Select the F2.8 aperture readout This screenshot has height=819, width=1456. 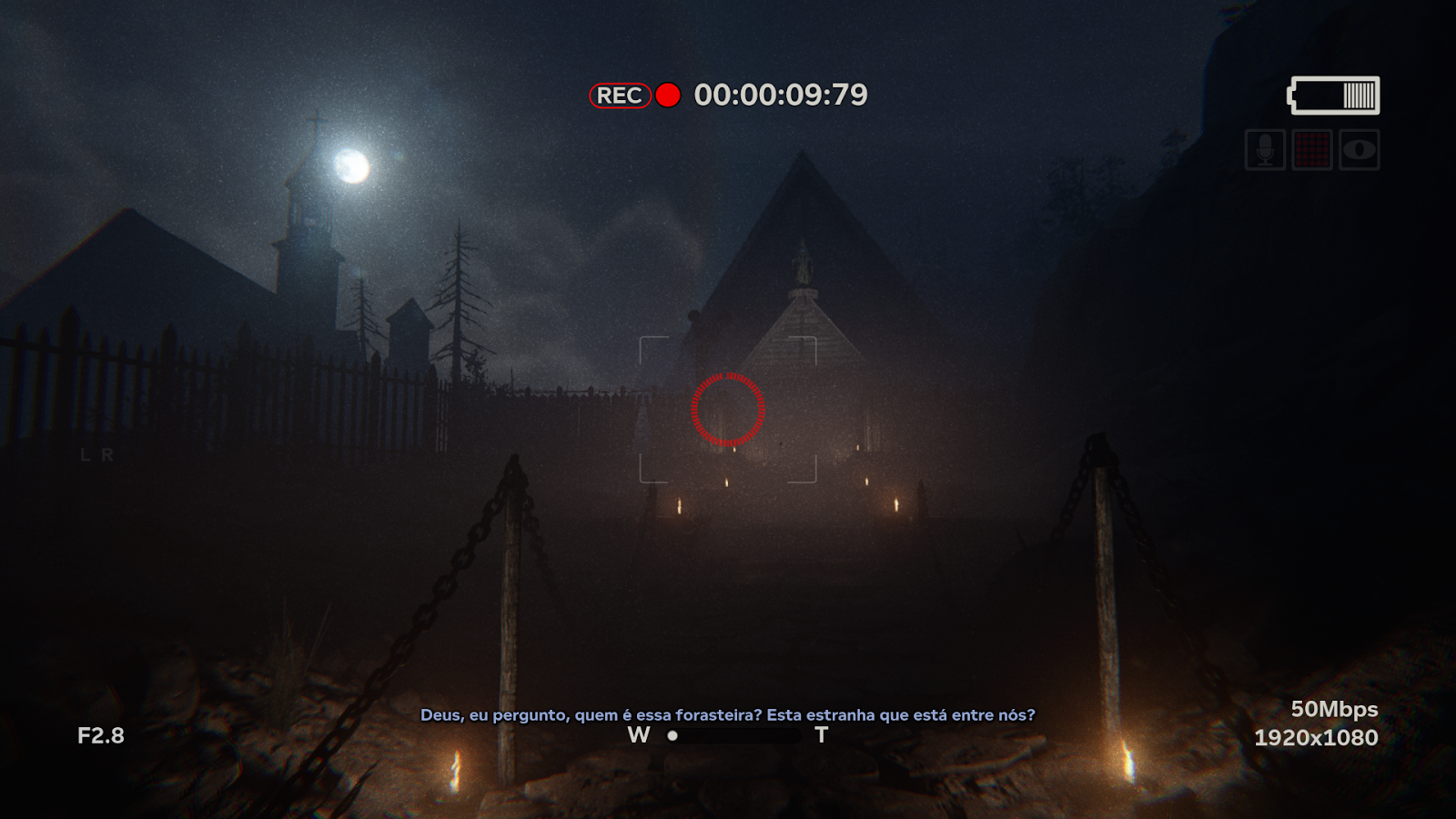tap(100, 735)
